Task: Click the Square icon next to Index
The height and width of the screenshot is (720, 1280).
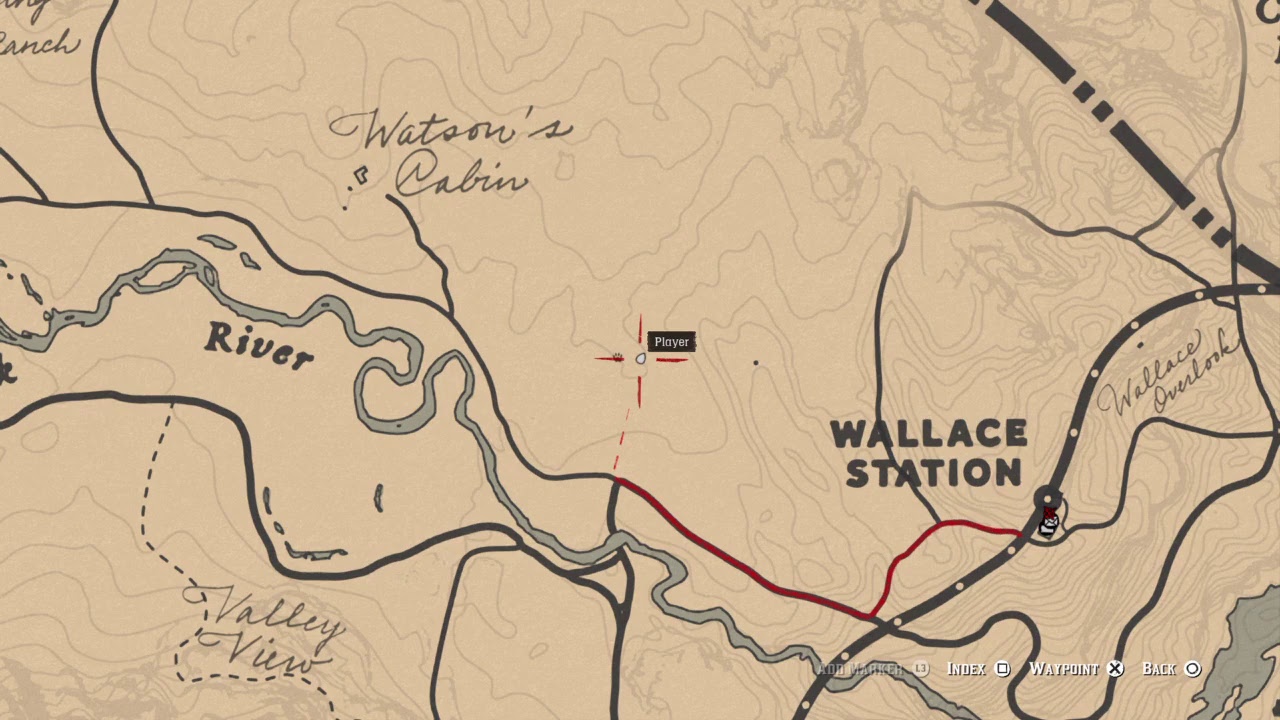Action: (1004, 670)
